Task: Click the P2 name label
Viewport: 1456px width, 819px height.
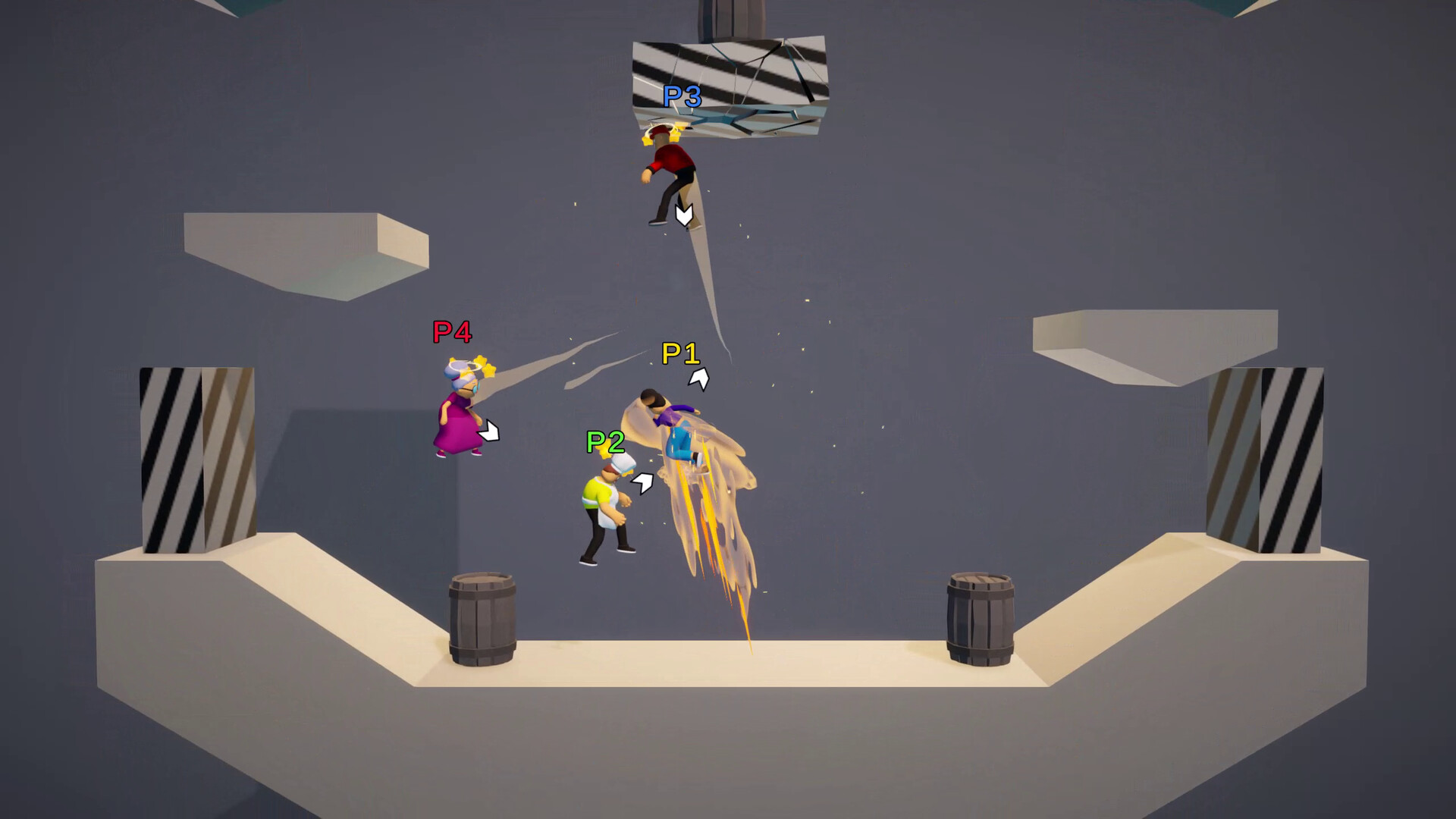Action: (604, 442)
